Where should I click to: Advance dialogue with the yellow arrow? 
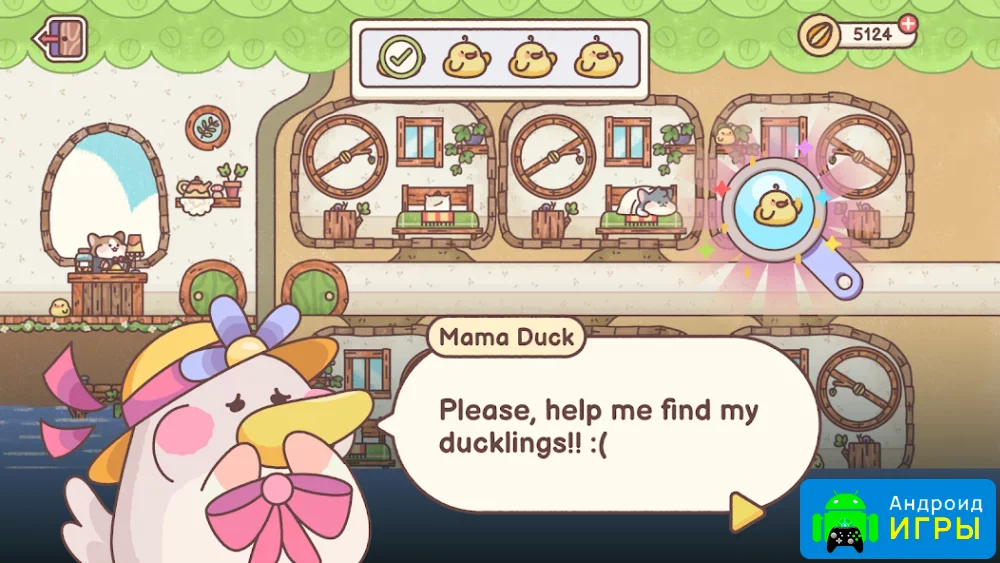[745, 512]
